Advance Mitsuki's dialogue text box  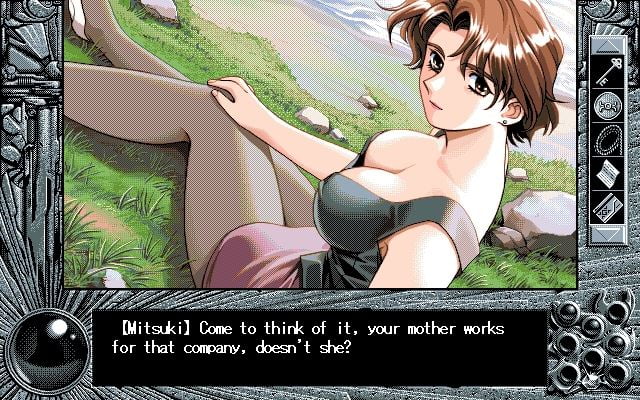tap(320, 346)
